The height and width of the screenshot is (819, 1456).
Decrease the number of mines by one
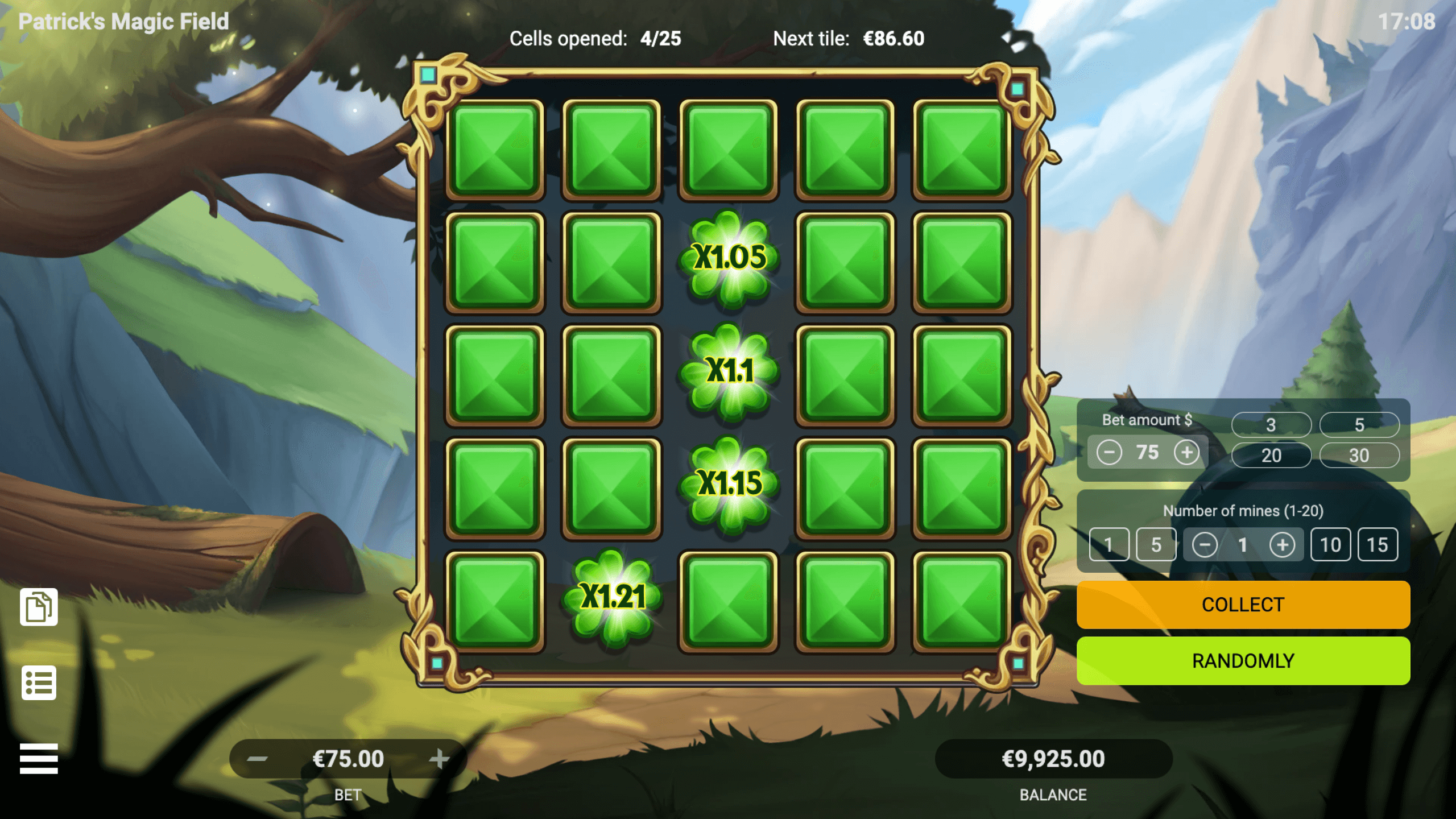coord(1205,545)
